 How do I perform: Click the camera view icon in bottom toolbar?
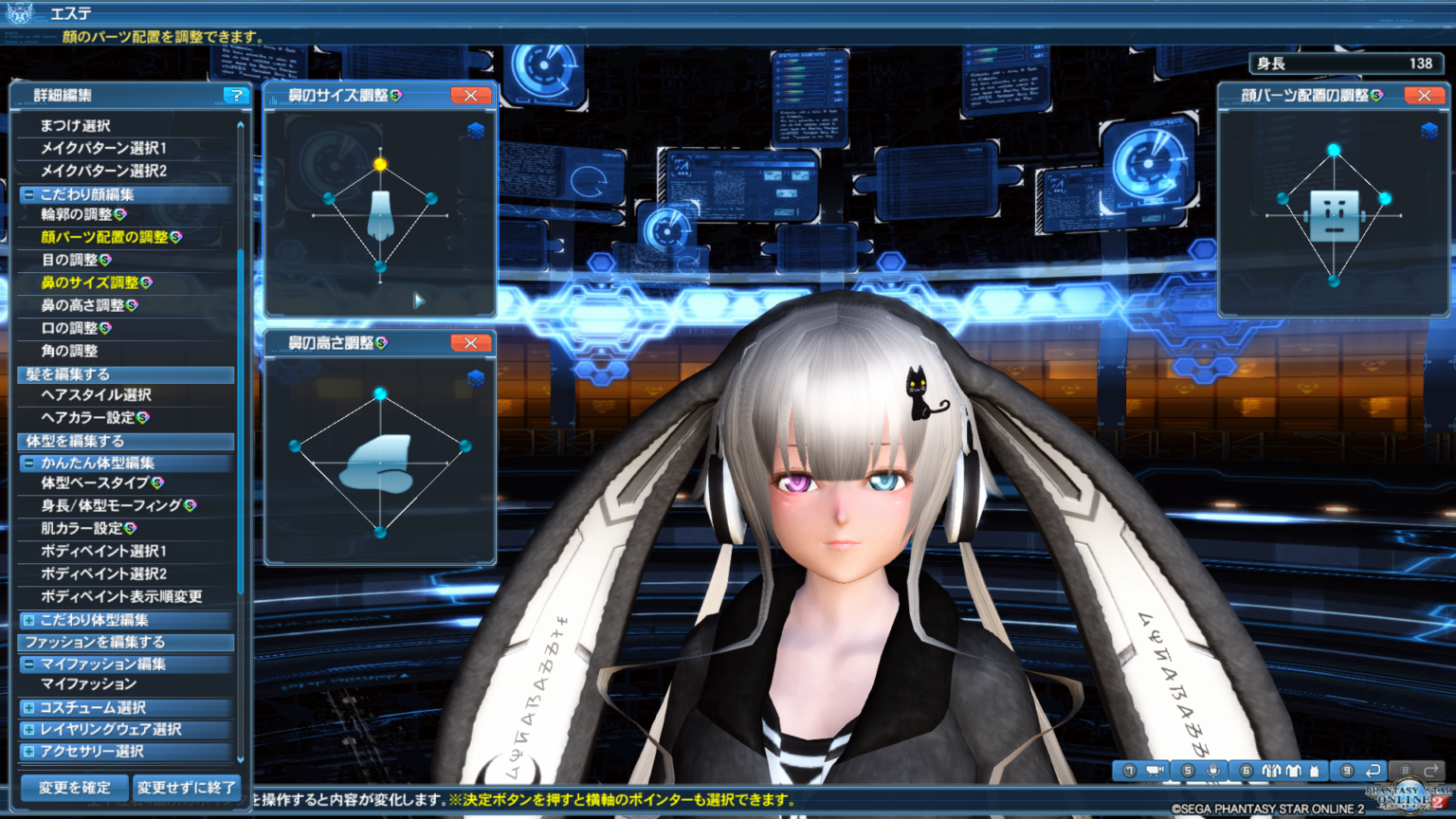1154,771
